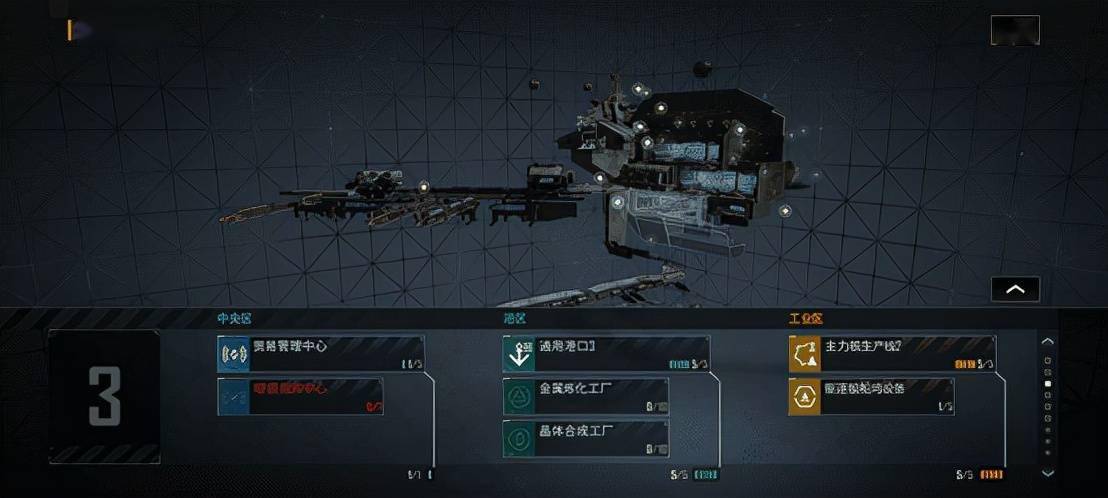1108x498 pixels.
Task: Go to the previous page with the up arrow
Action: coord(1047,341)
